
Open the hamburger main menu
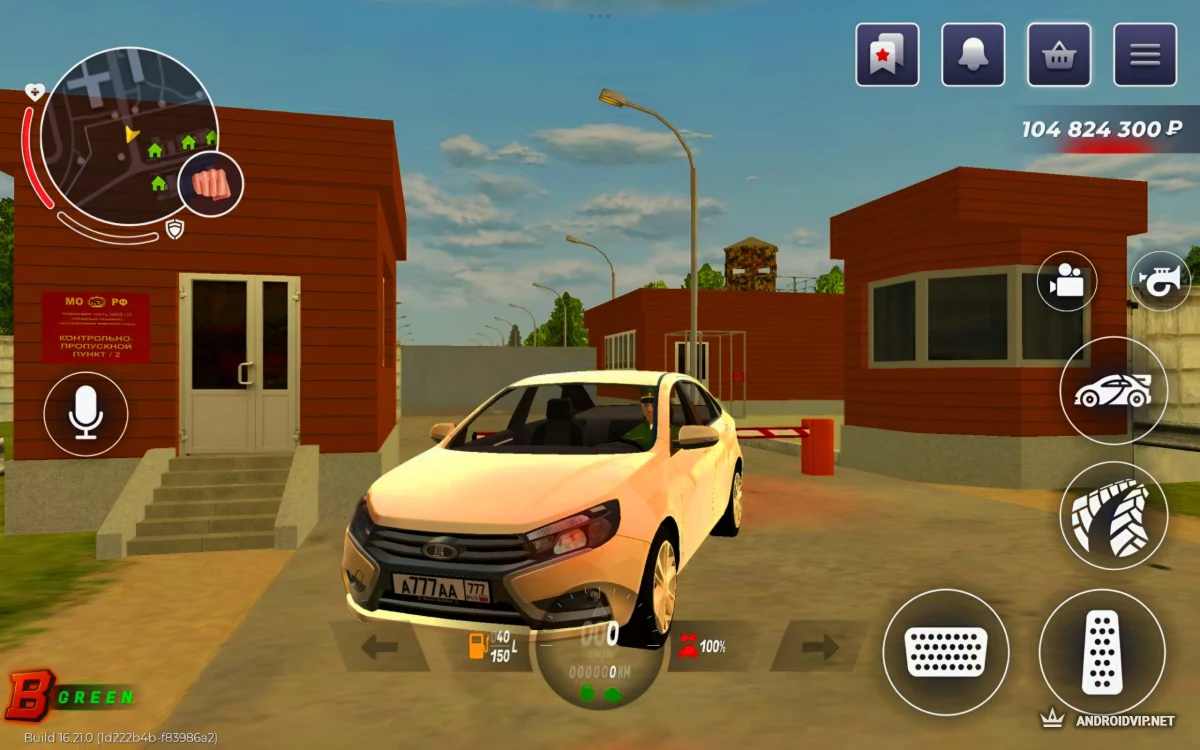(x=1145, y=54)
